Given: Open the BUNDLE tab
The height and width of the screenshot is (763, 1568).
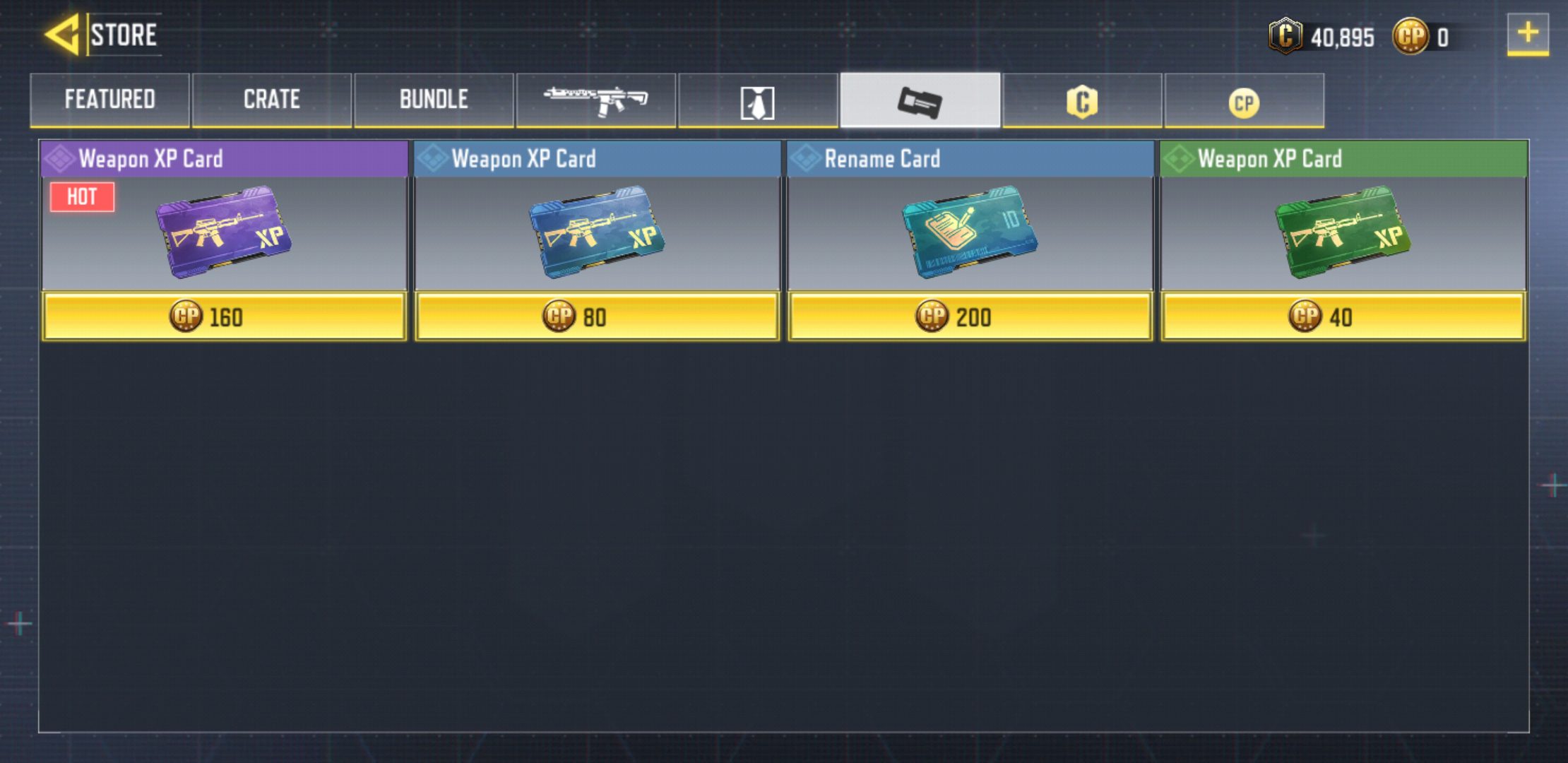Looking at the screenshot, I should click(x=434, y=100).
